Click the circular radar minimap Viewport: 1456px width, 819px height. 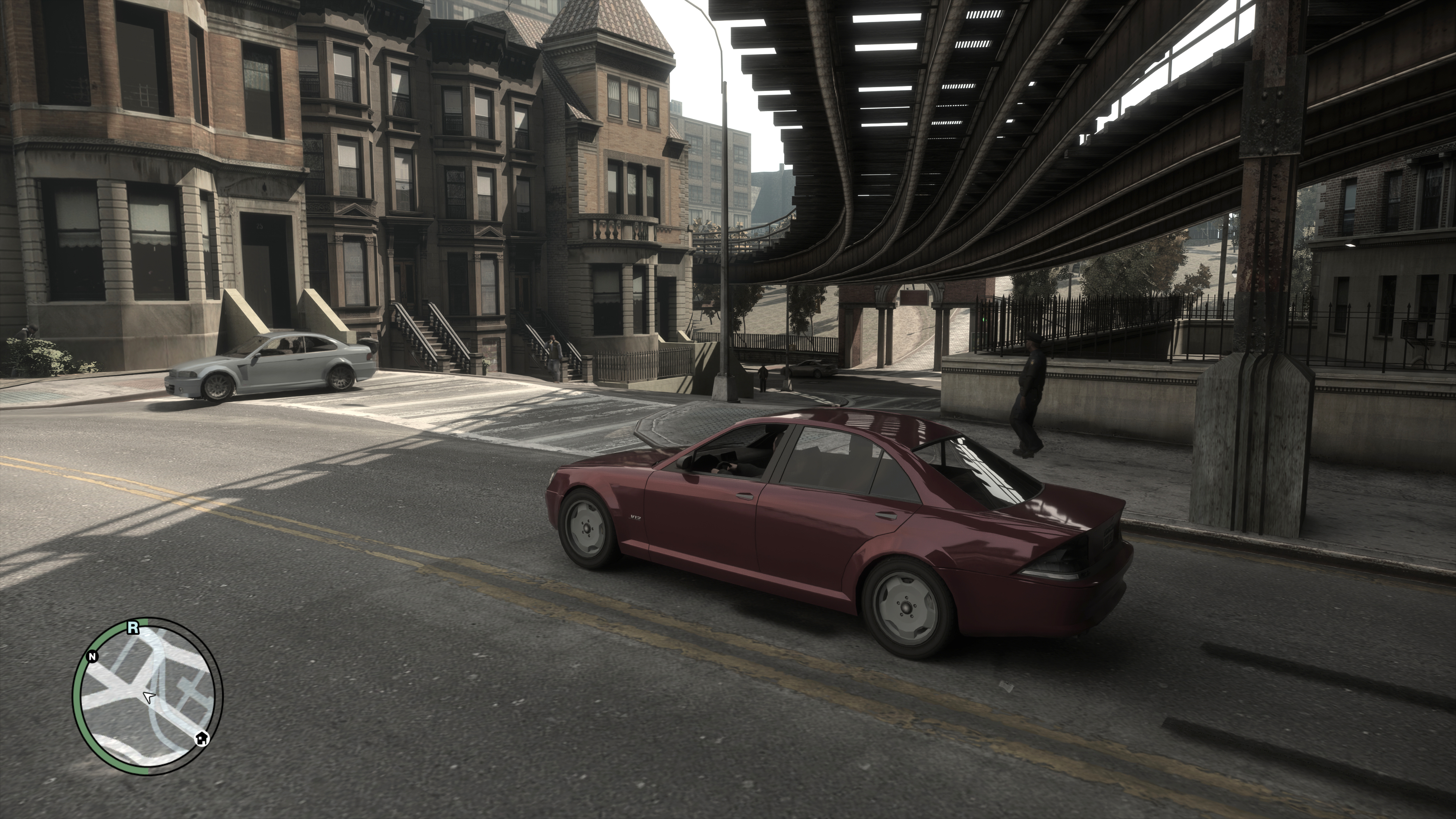(x=148, y=697)
